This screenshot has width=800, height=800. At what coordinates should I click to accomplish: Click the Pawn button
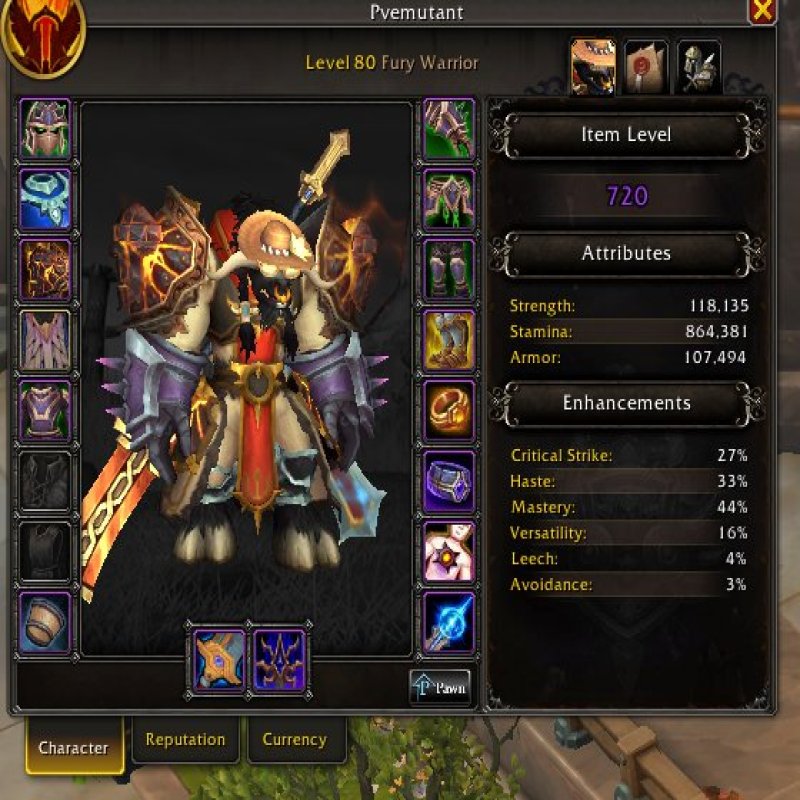(x=440, y=688)
